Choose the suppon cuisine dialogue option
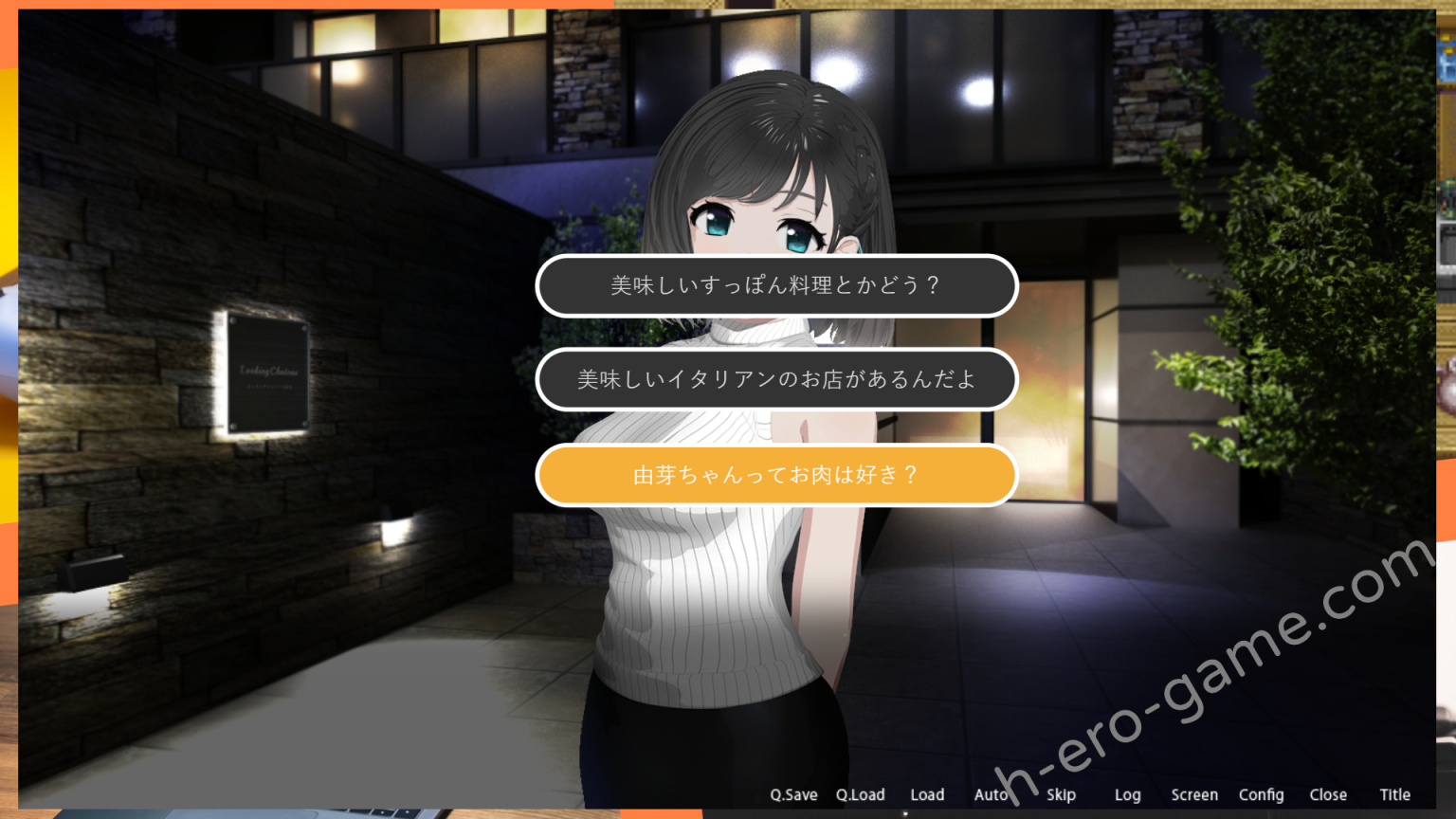 [x=777, y=285]
